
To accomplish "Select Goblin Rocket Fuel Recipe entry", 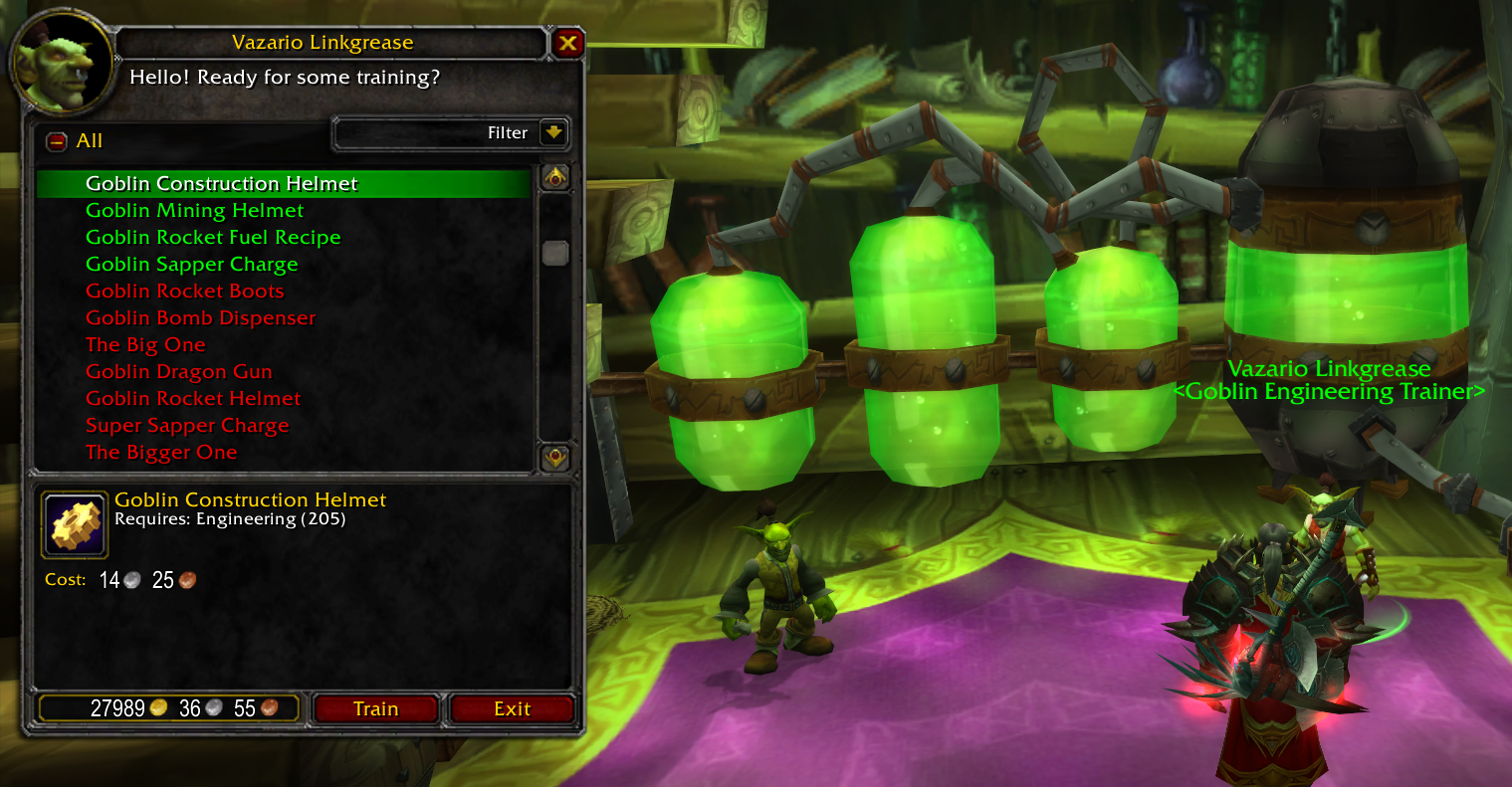I will (212, 237).
